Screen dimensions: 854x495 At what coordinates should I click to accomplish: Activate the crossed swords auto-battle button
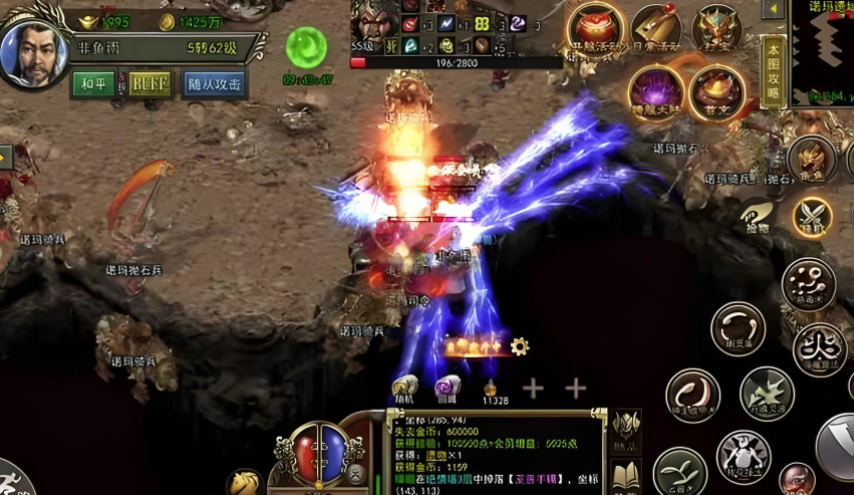click(812, 213)
